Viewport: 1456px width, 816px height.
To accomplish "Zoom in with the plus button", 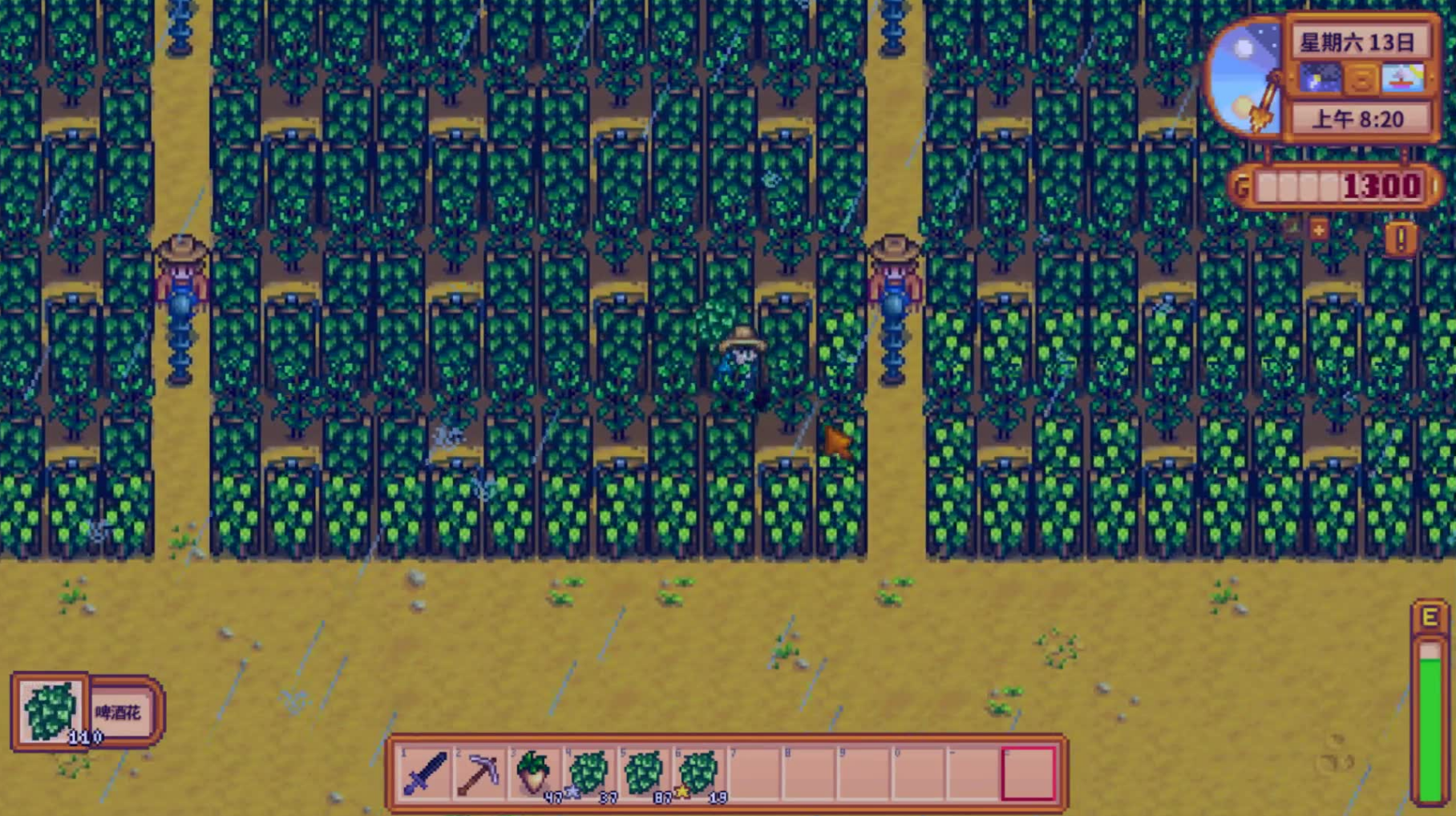I will tap(1319, 231).
